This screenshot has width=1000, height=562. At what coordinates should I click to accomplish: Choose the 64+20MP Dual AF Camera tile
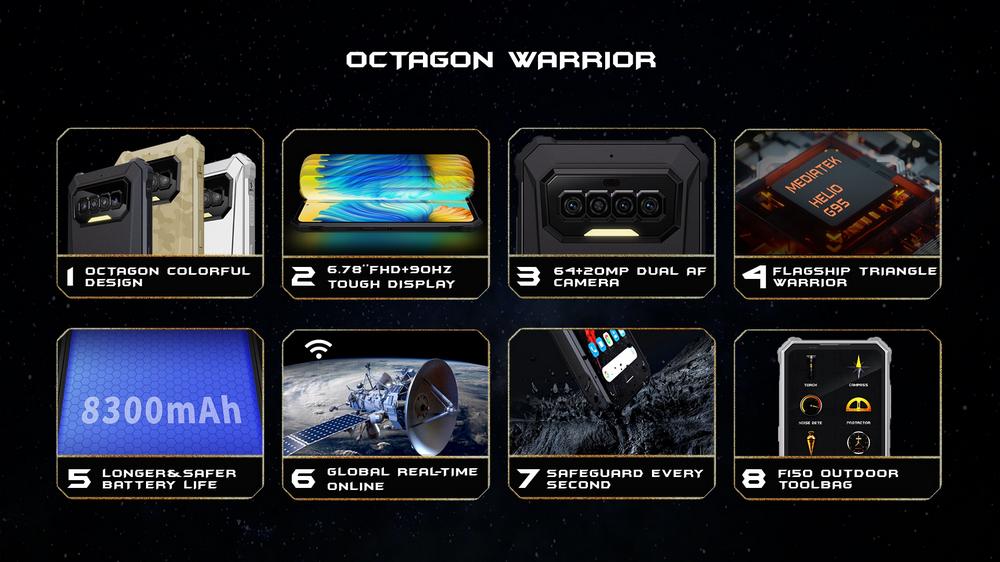pos(612,213)
